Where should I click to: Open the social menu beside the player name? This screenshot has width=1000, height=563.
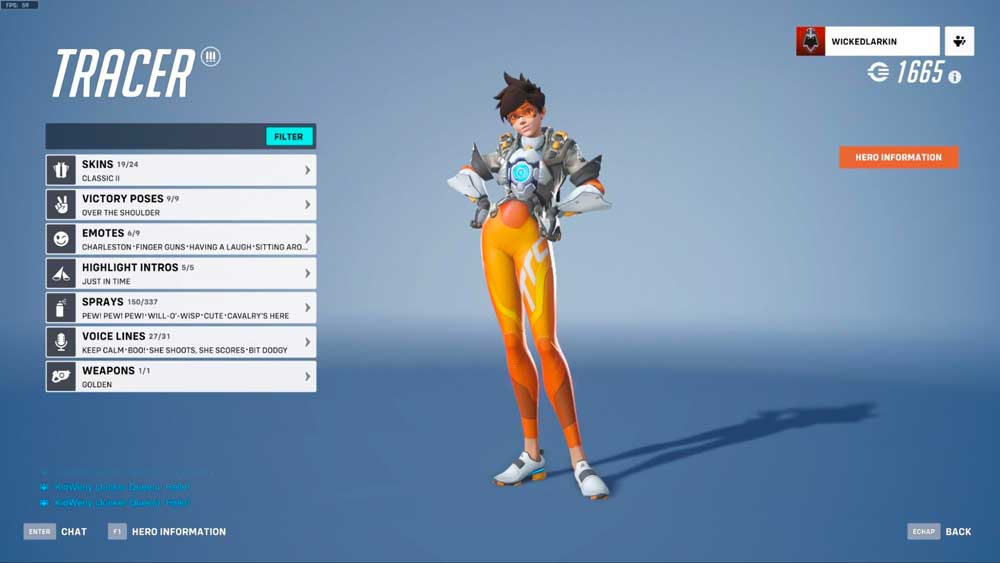(960, 42)
